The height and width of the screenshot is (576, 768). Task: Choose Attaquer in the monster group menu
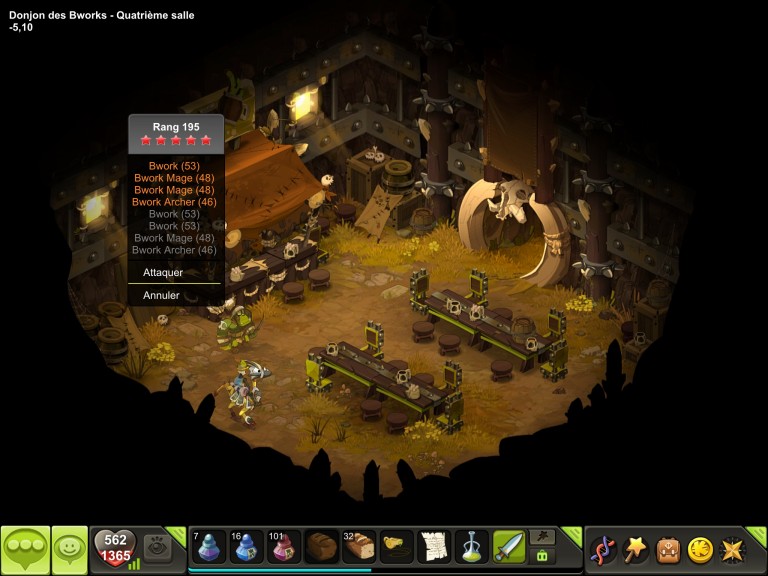(x=163, y=272)
